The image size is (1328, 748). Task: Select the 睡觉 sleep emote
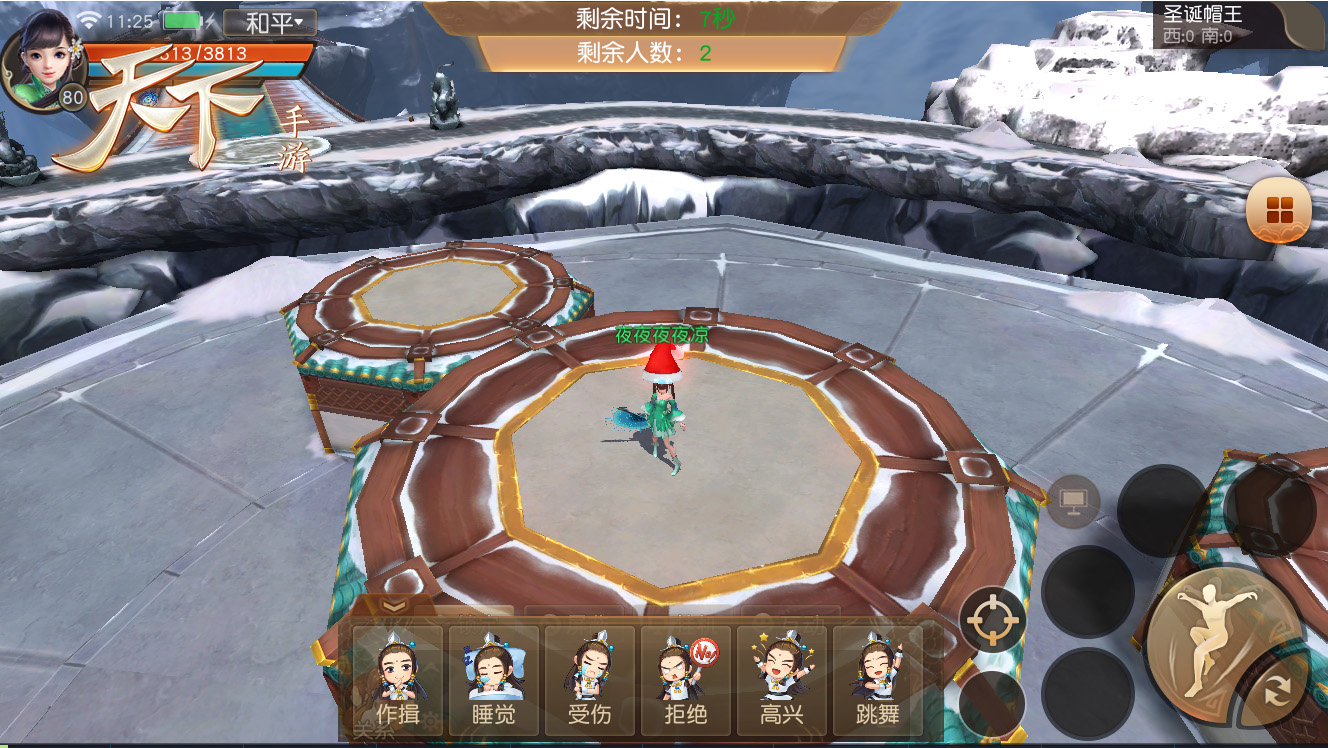pyautogui.click(x=493, y=680)
